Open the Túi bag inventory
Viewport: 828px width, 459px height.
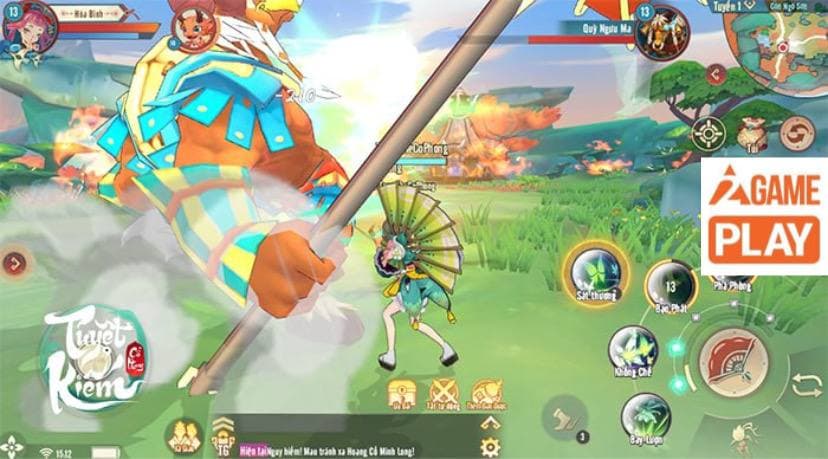tap(751, 132)
